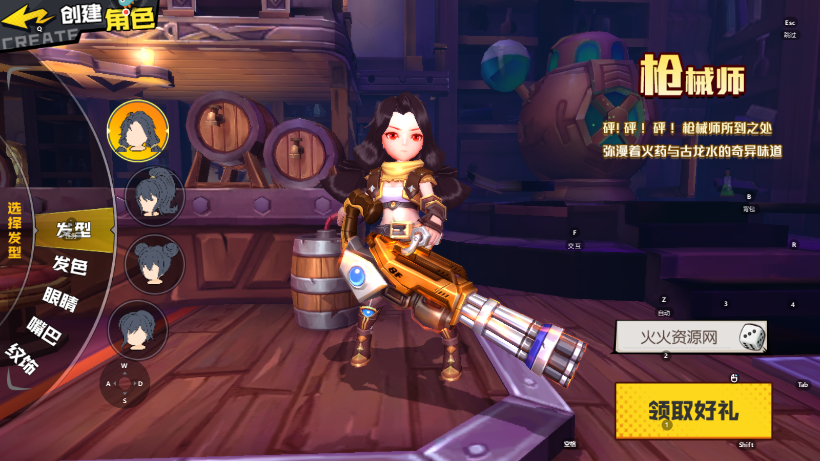Click the character name field 火火资源网
This screenshot has width=820, height=461.
tap(679, 338)
